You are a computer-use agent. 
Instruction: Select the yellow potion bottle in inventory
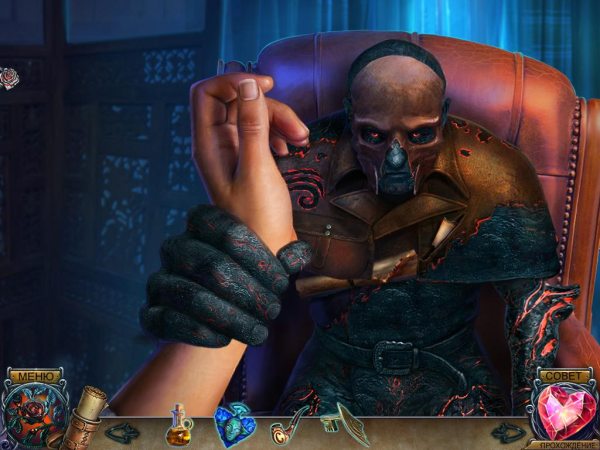coord(179,425)
